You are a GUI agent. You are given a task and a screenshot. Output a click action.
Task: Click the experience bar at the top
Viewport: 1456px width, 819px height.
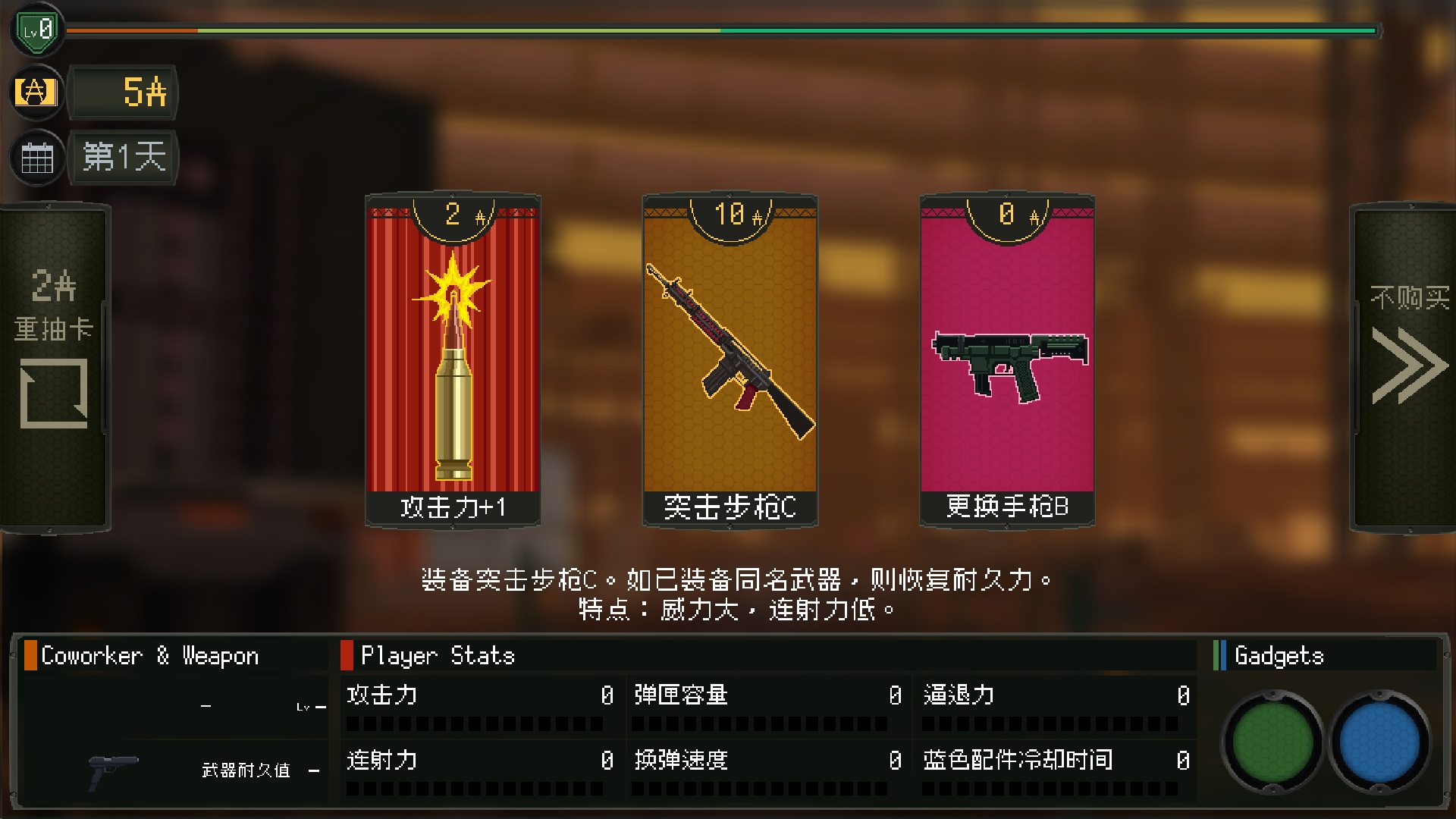point(720,31)
